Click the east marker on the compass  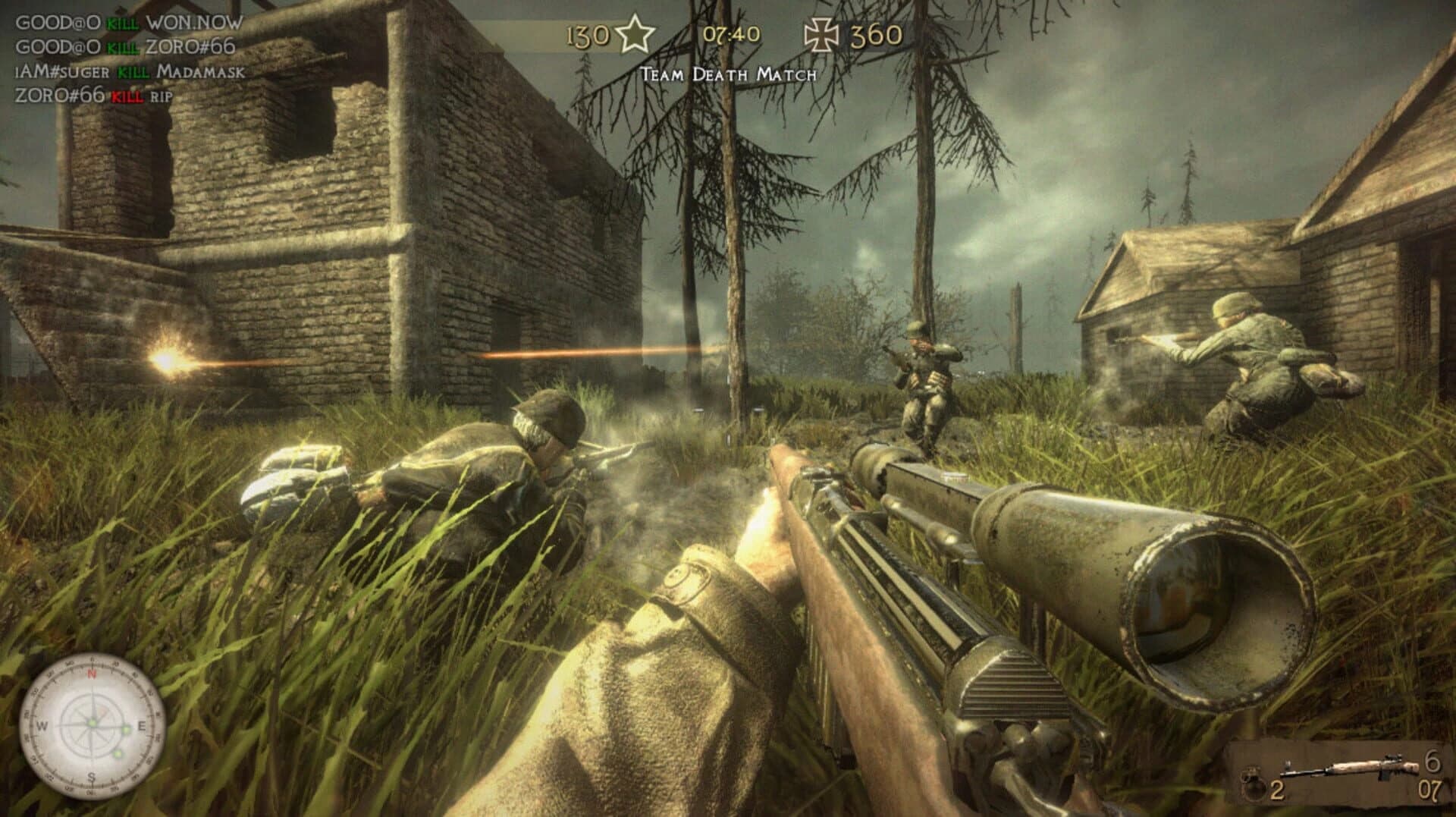(x=143, y=726)
